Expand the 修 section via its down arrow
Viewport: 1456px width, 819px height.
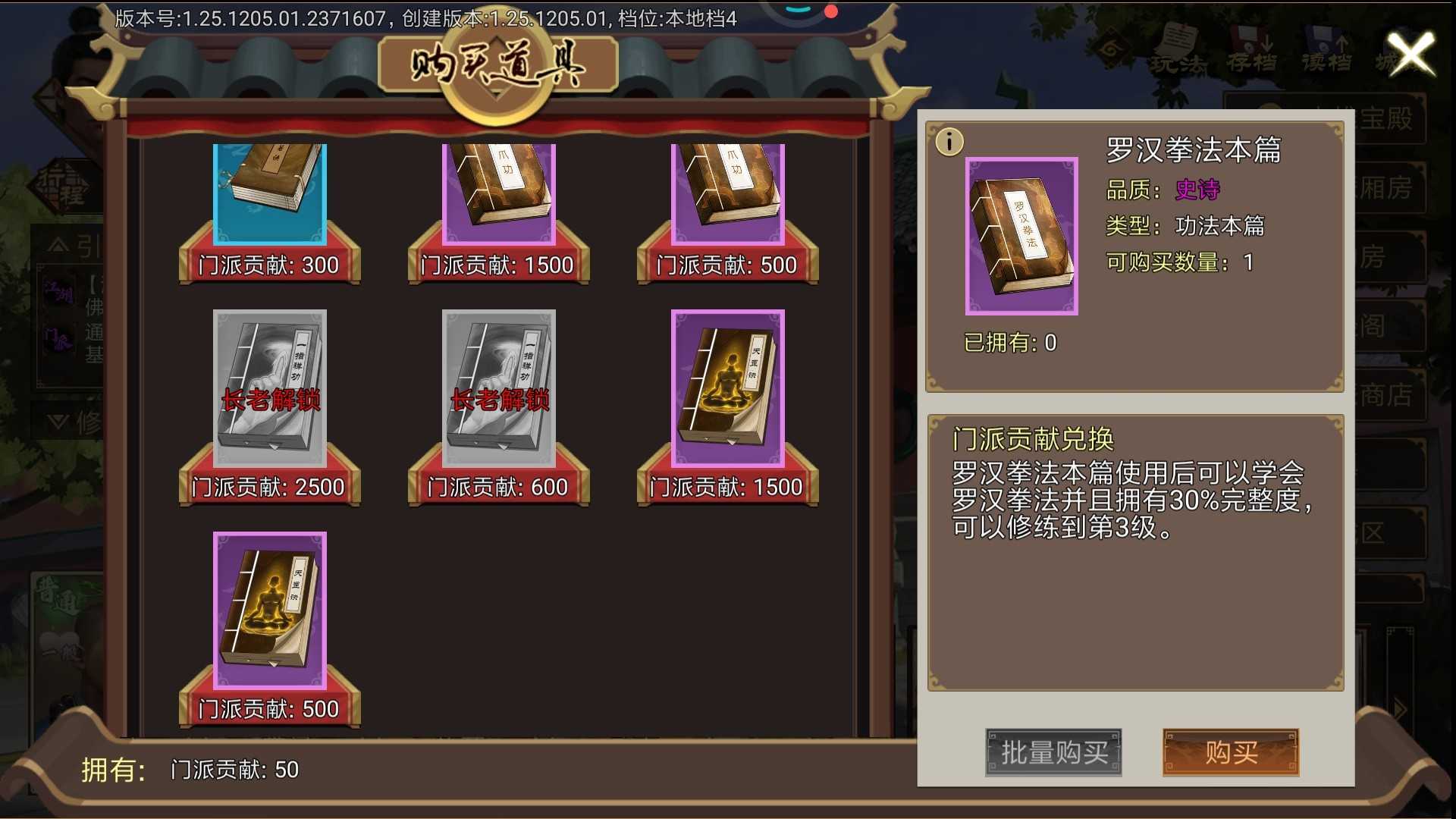(58, 419)
